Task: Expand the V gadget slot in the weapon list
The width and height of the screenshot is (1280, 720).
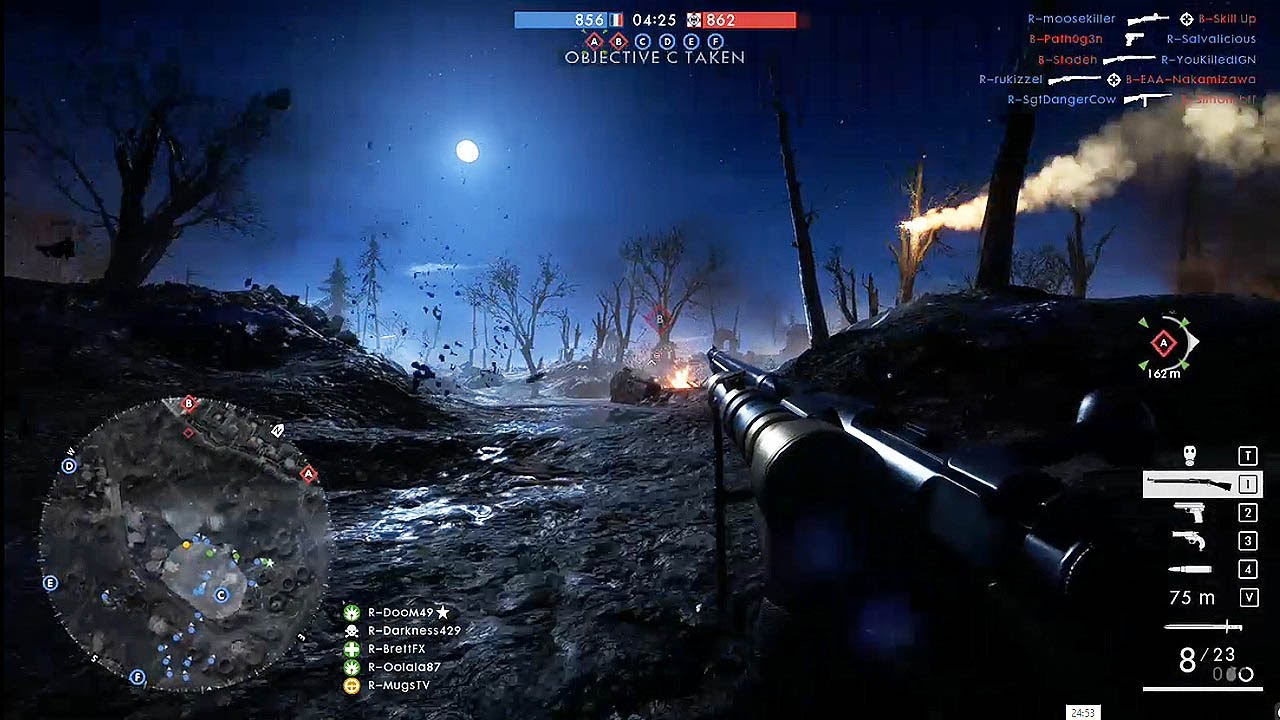Action: (x=1247, y=596)
